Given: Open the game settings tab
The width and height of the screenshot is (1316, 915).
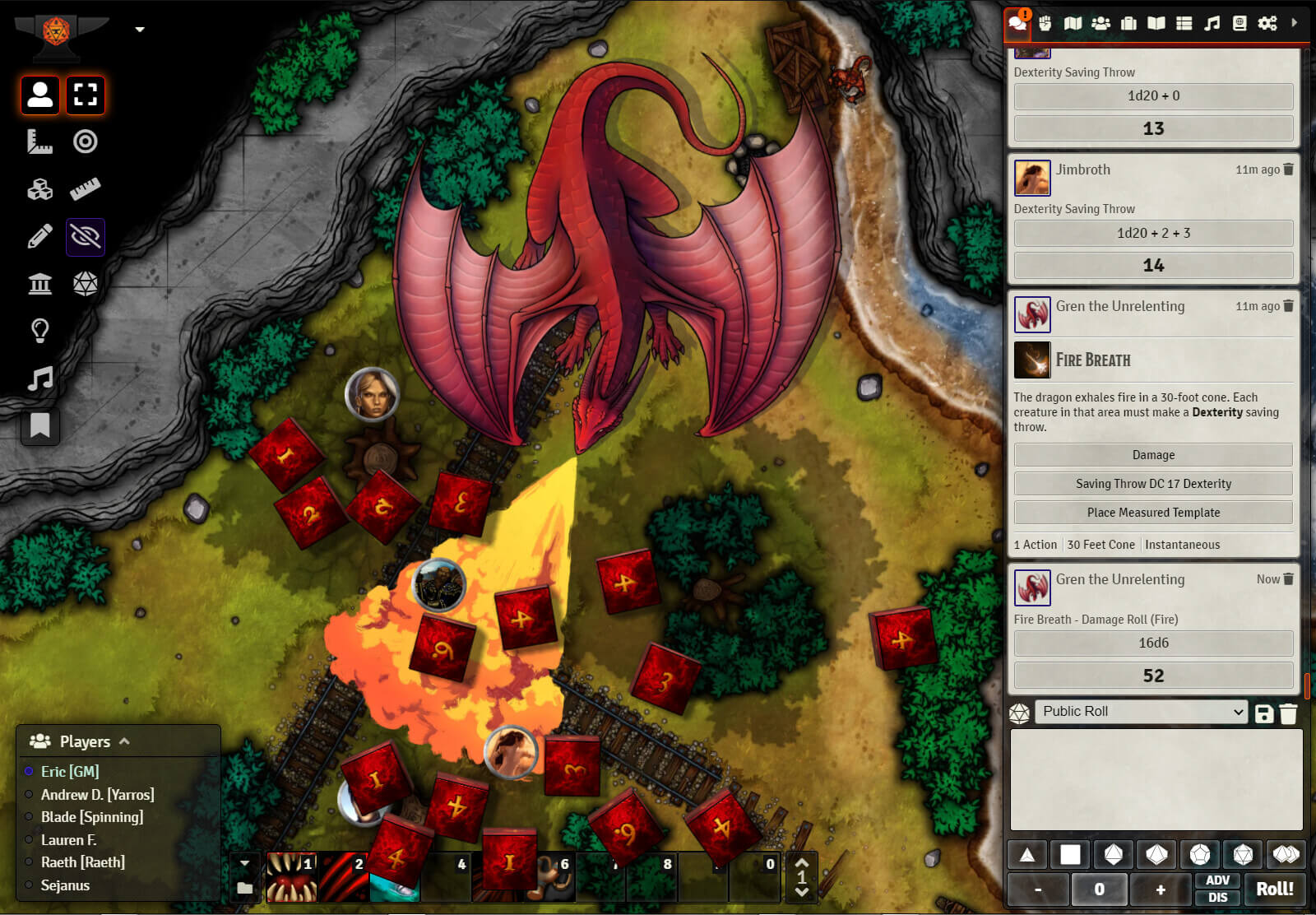Looking at the screenshot, I should pos(1267,23).
